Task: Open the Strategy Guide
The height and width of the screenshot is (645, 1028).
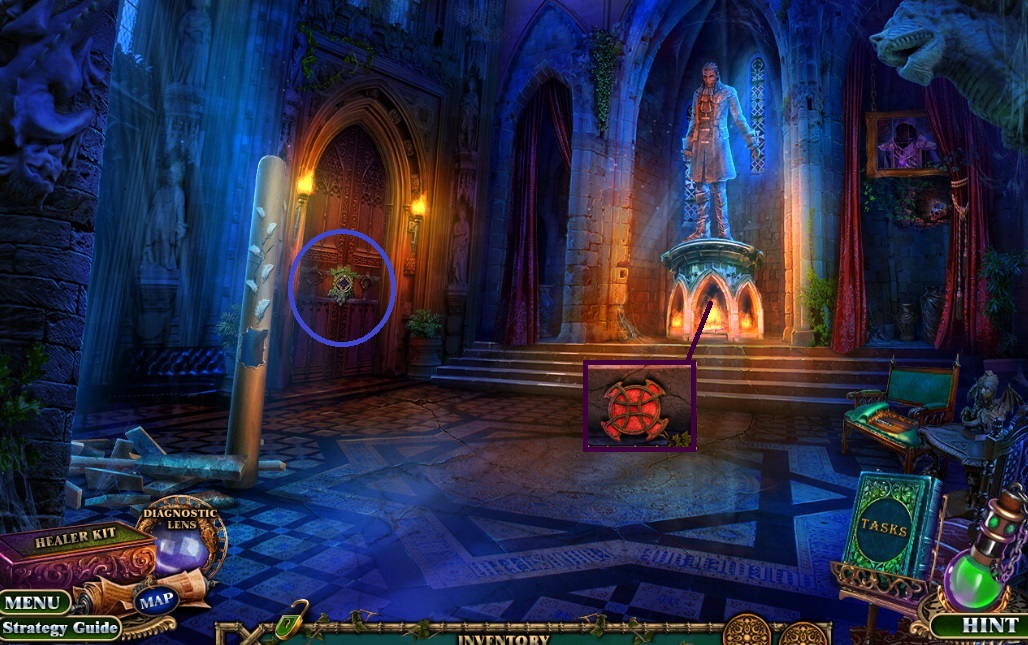Action: click(60, 628)
